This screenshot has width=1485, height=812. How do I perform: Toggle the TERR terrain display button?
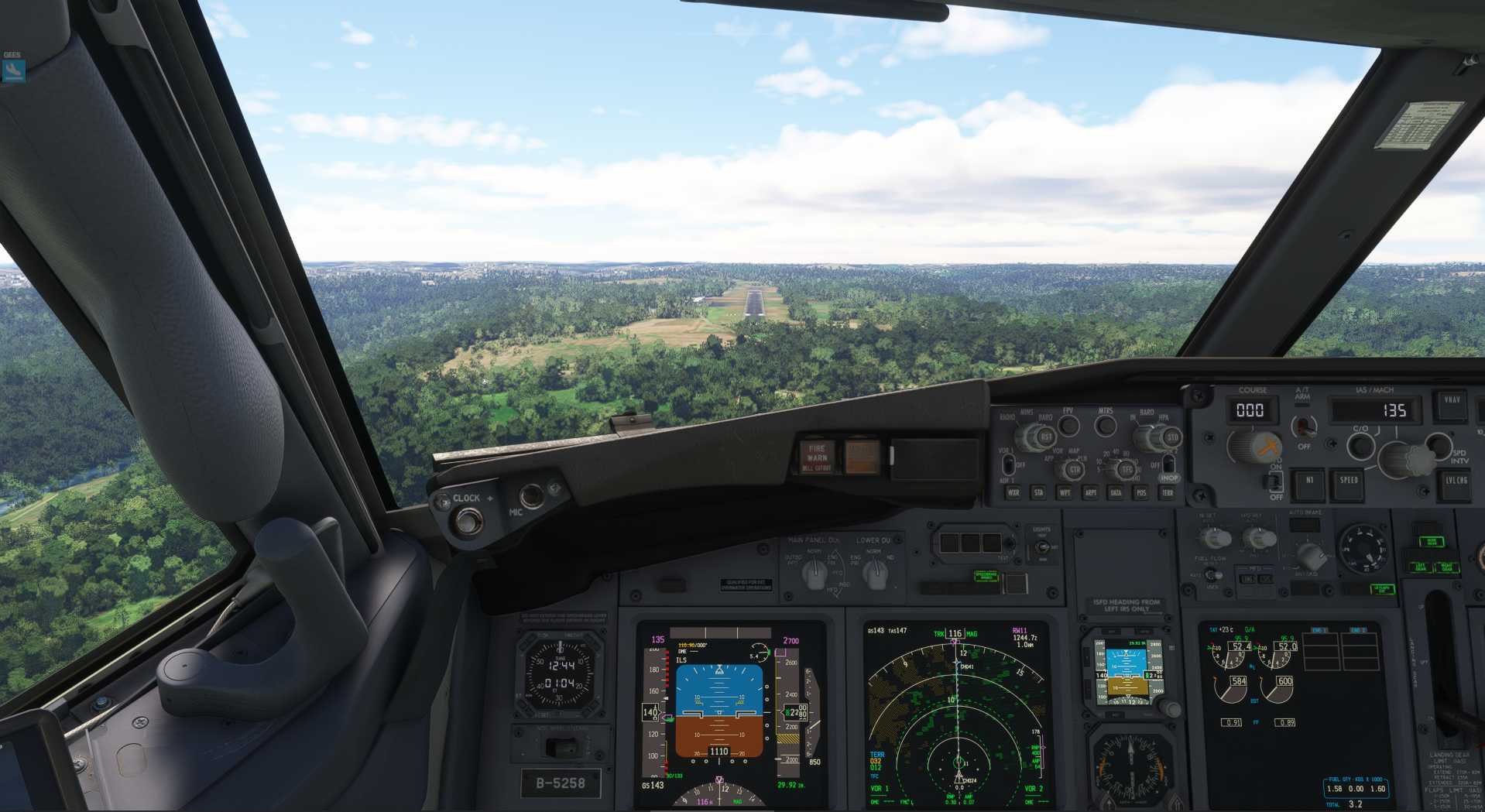[1167, 492]
